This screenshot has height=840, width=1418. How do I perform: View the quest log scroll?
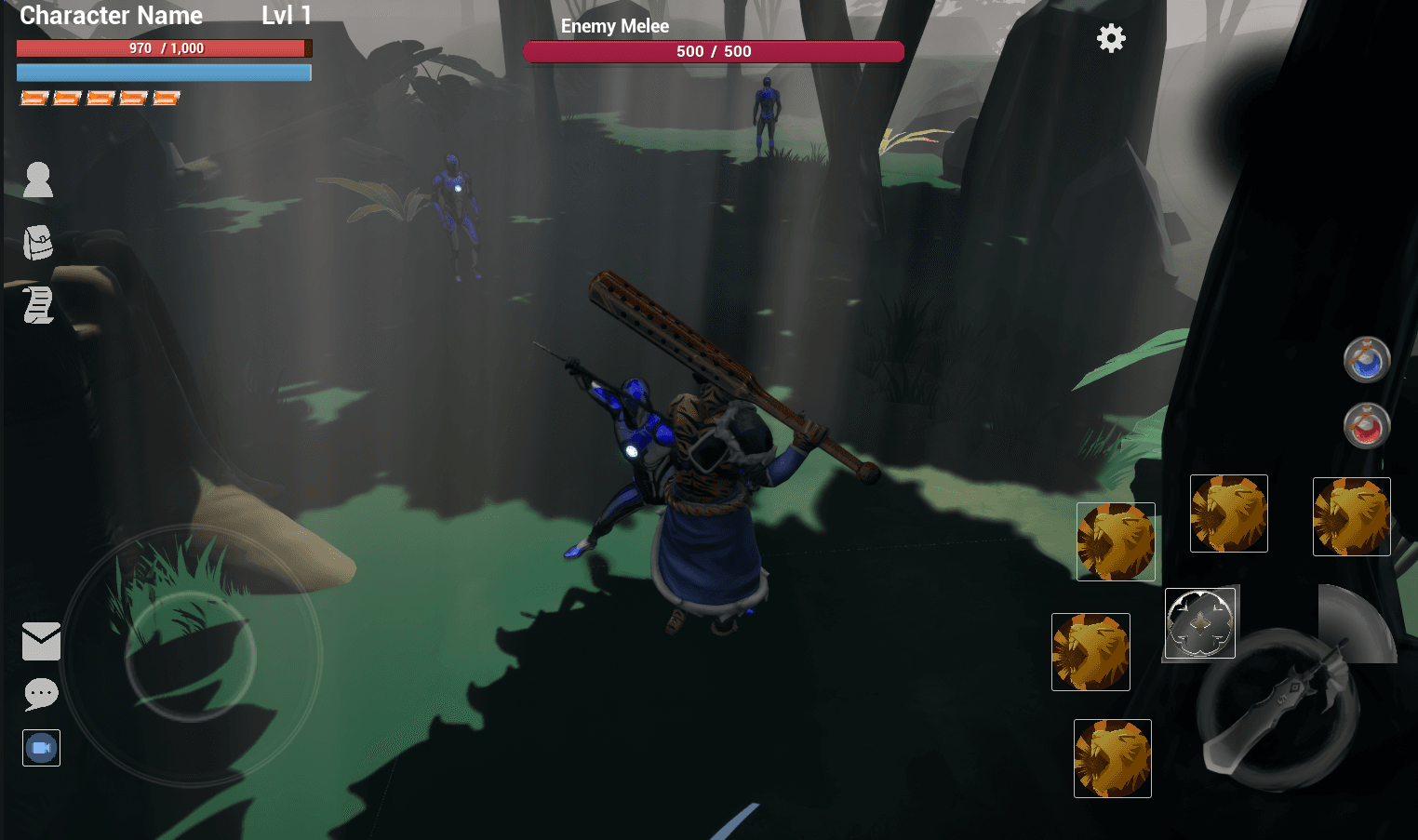tap(37, 305)
